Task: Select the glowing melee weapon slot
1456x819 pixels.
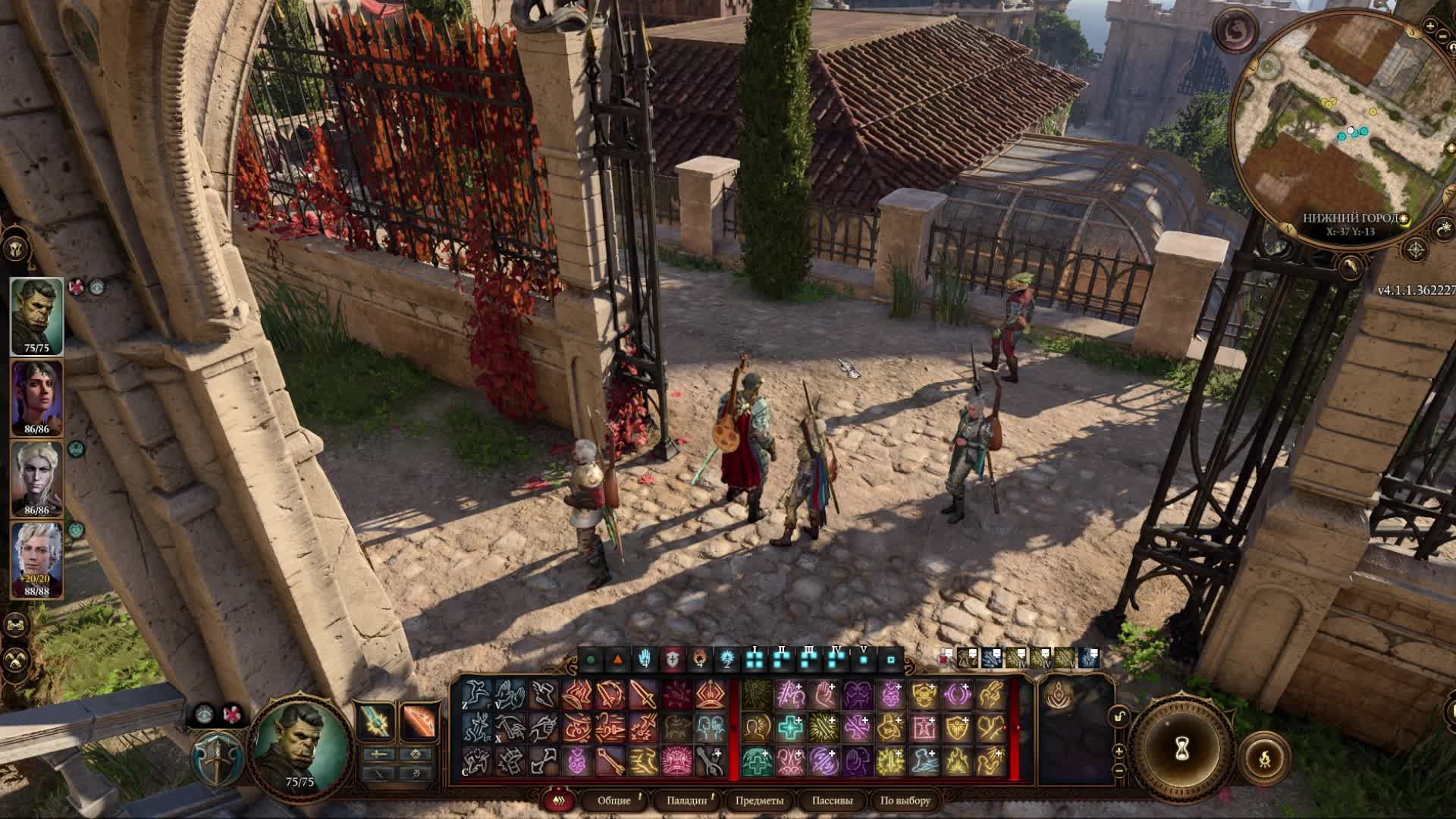Action: coord(375,720)
